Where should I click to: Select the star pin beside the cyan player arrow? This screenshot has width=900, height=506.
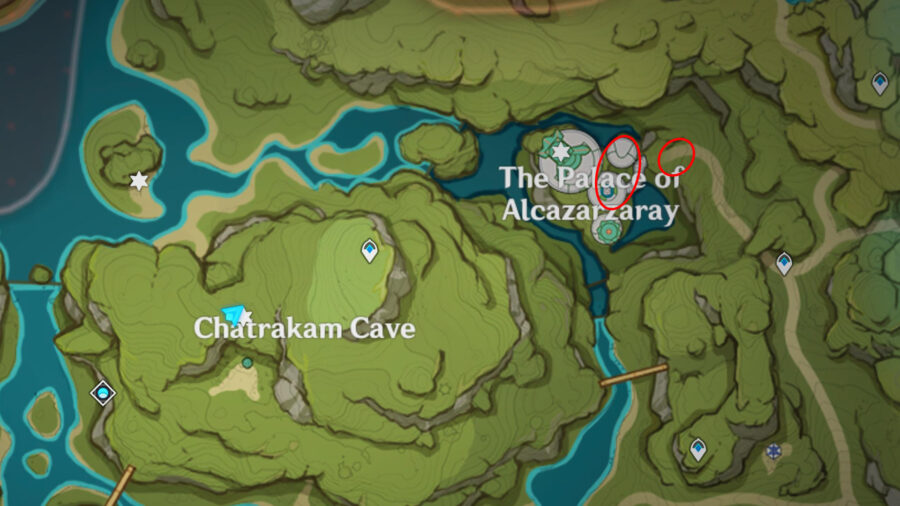click(x=245, y=317)
